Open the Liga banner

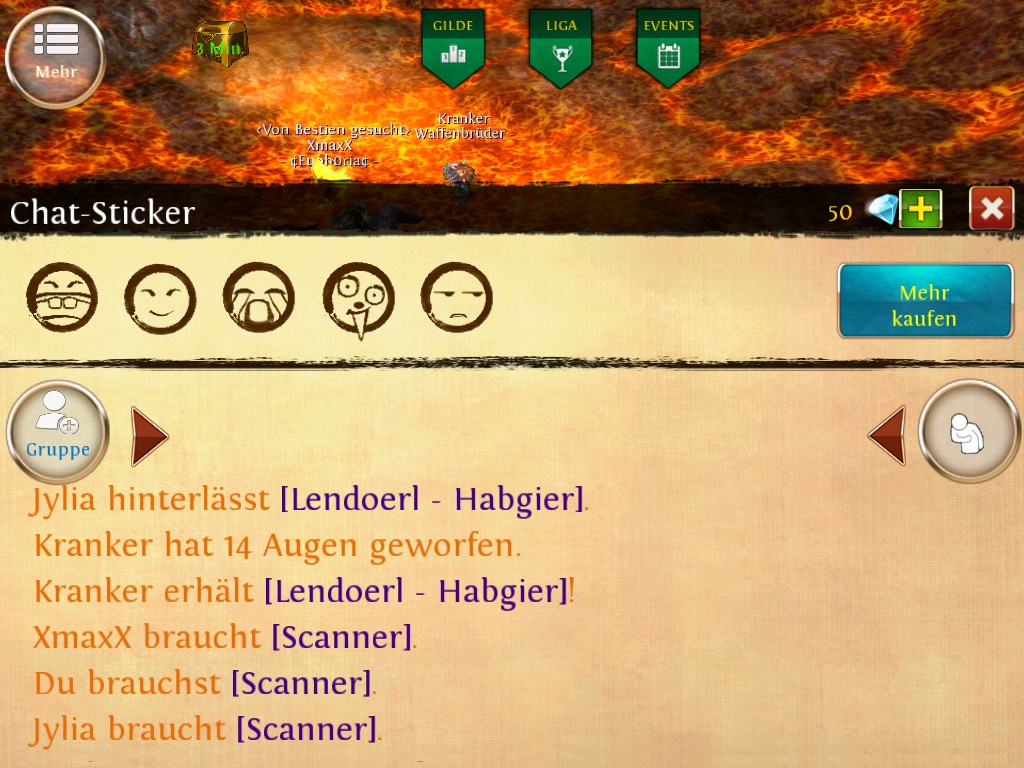pyautogui.click(x=560, y=47)
